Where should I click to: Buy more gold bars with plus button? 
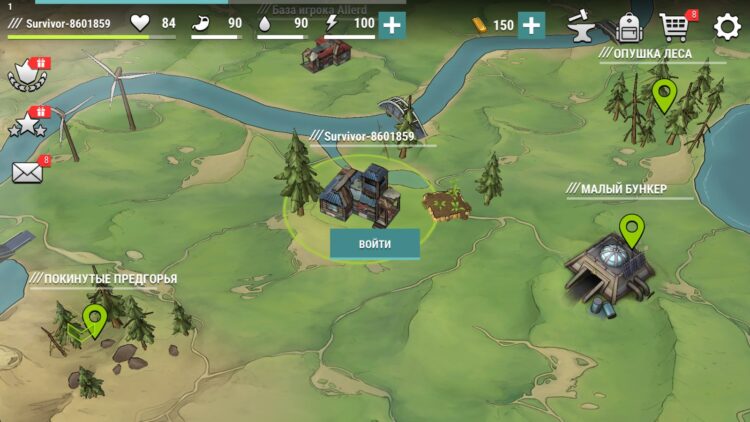tap(532, 25)
